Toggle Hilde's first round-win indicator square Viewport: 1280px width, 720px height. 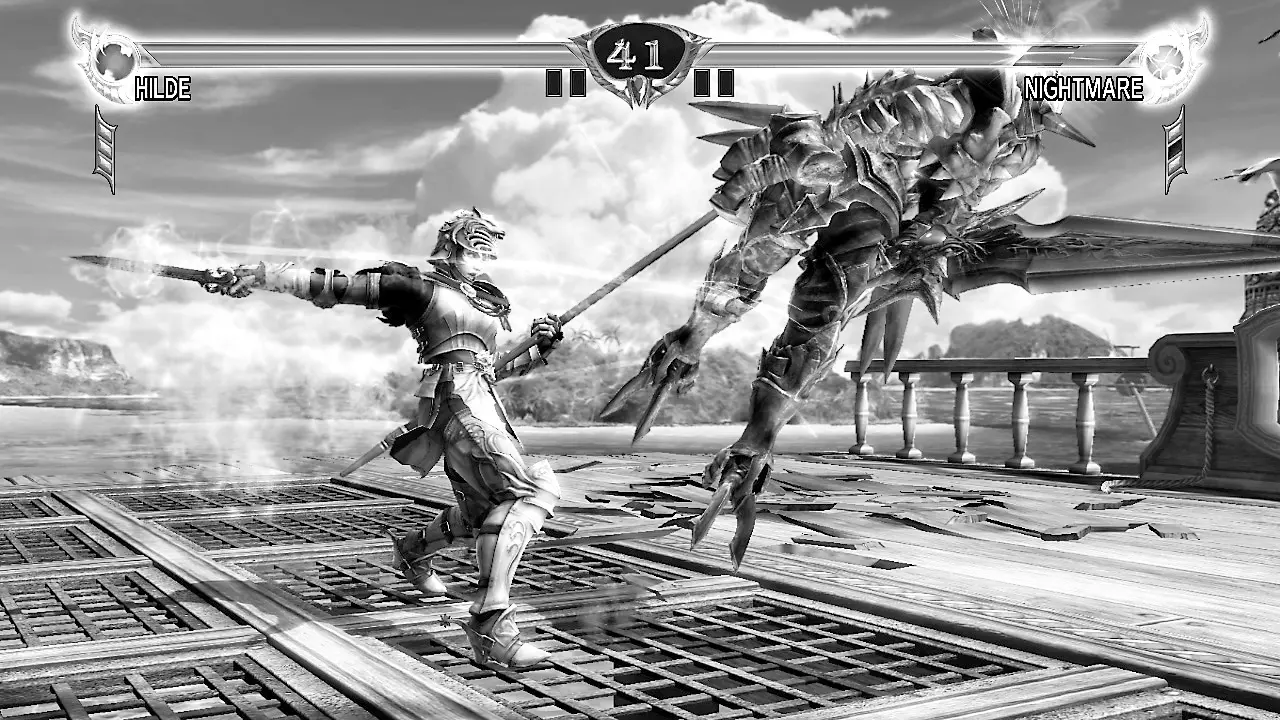point(552,83)
